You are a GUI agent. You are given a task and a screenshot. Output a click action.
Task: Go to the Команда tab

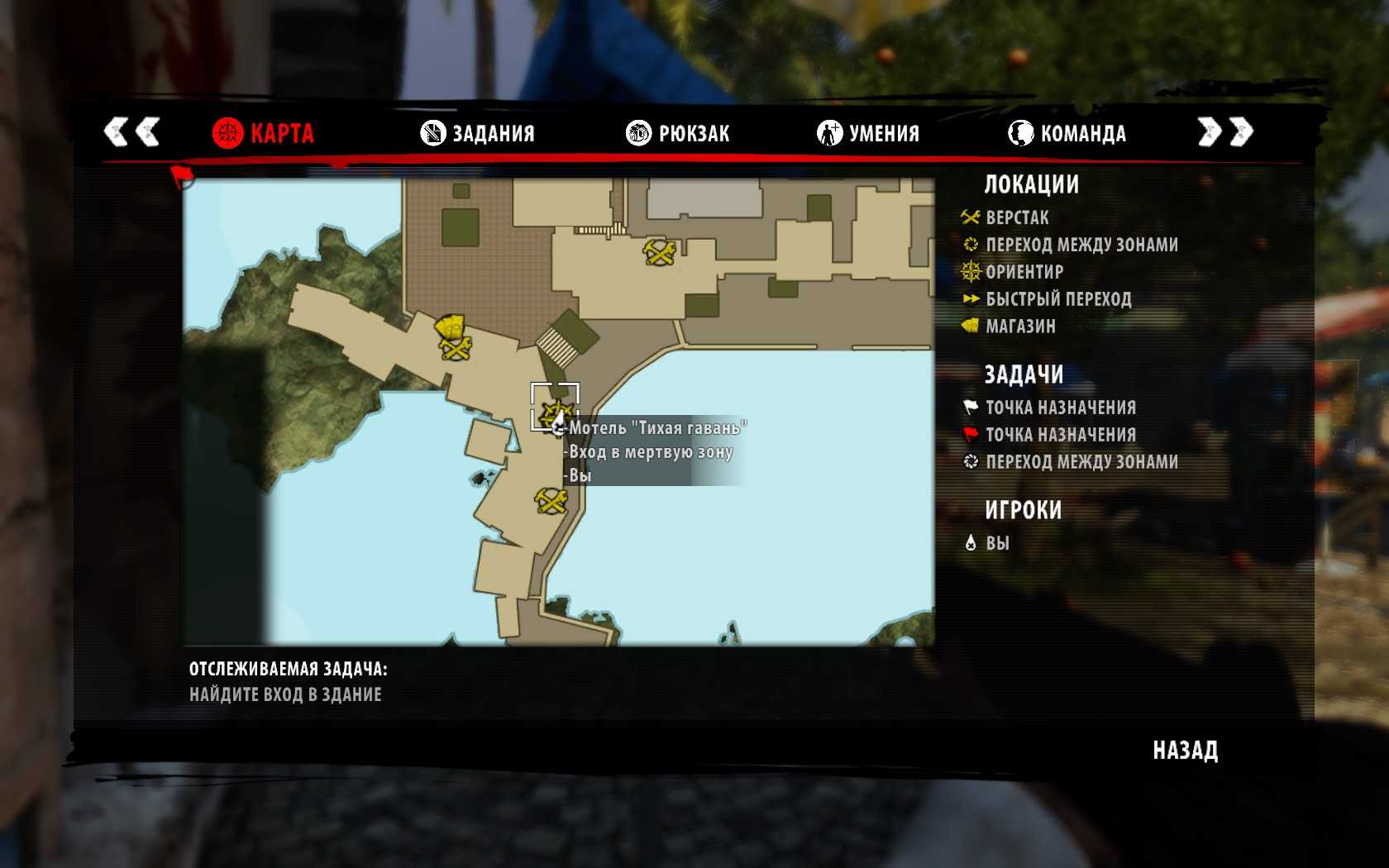pyautogui.click(x=1067, y=133)
